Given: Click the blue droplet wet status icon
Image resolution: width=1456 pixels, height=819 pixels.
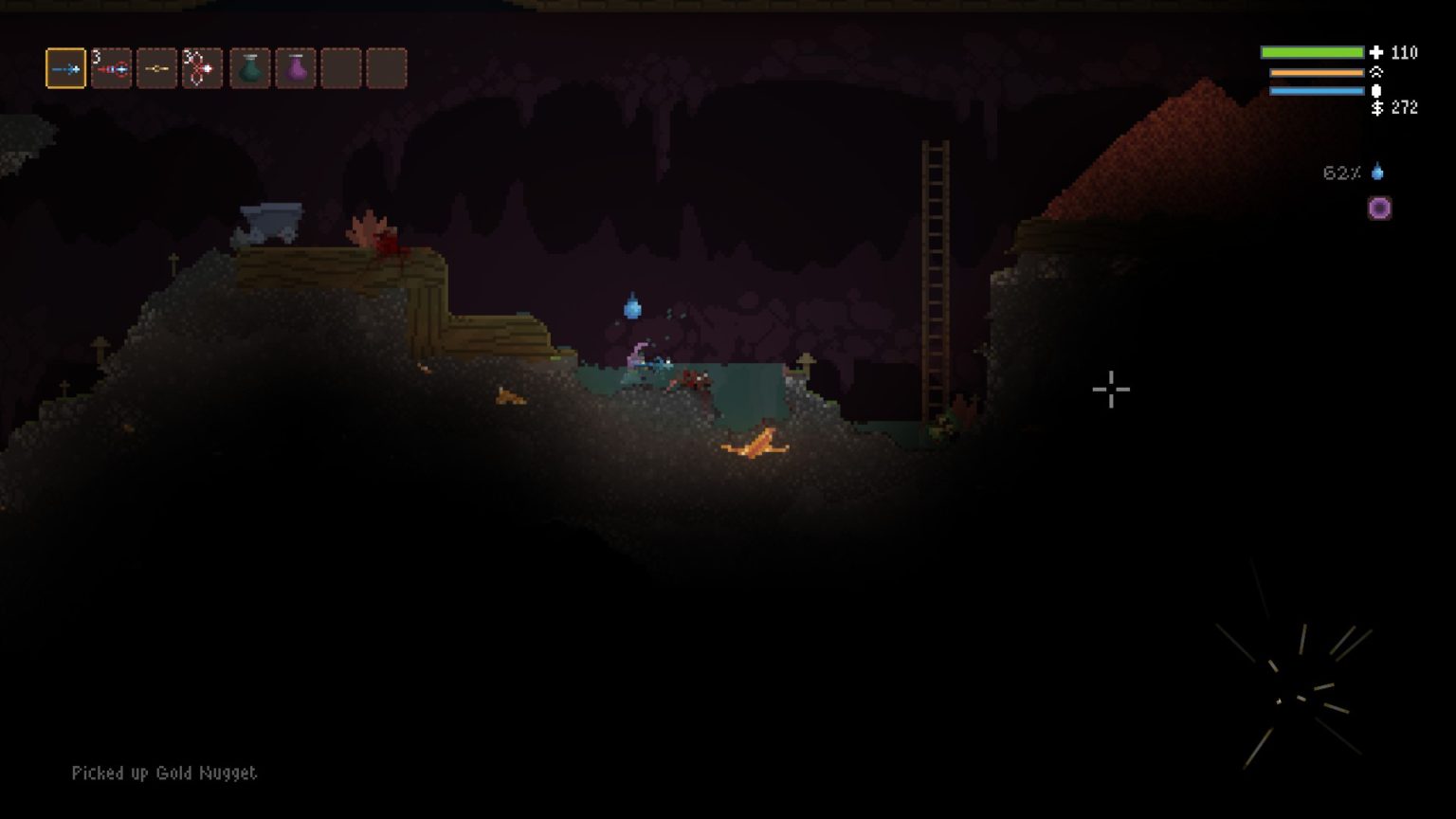Looking at the screenshot, I should point(1377,173).
